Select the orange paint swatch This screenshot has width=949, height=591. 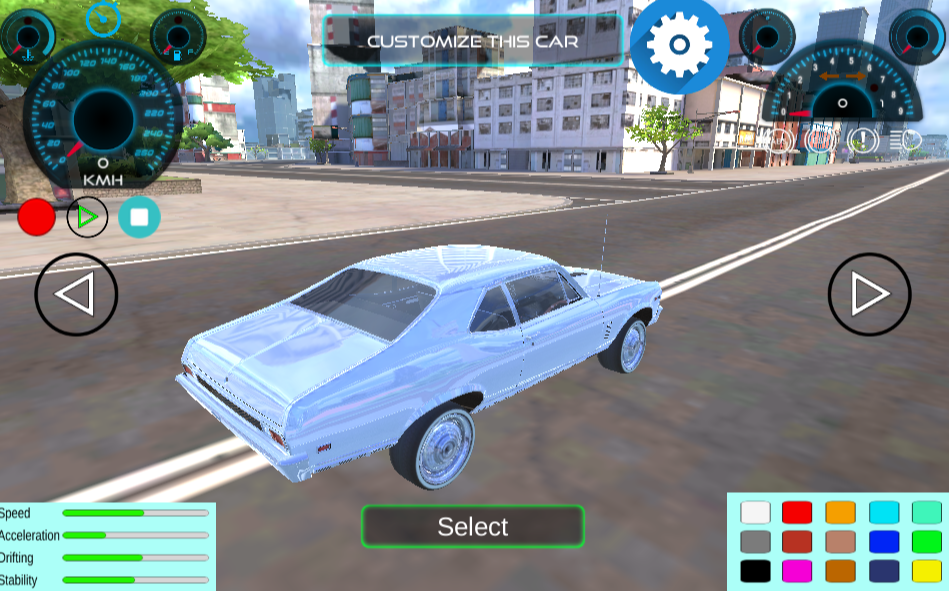840,512
